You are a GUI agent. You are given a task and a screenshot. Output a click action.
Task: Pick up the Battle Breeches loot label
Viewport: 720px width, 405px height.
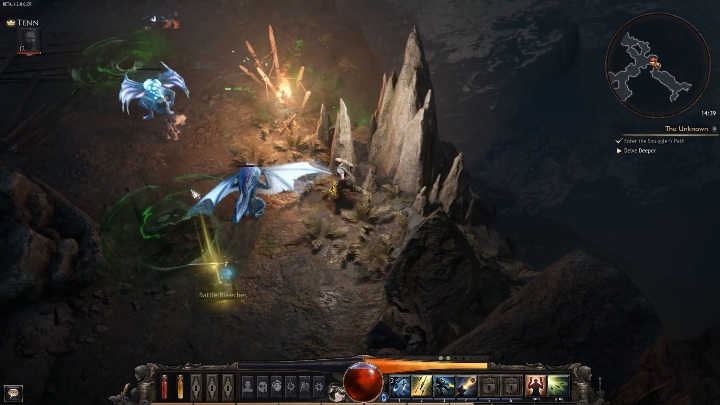(221, 295)
